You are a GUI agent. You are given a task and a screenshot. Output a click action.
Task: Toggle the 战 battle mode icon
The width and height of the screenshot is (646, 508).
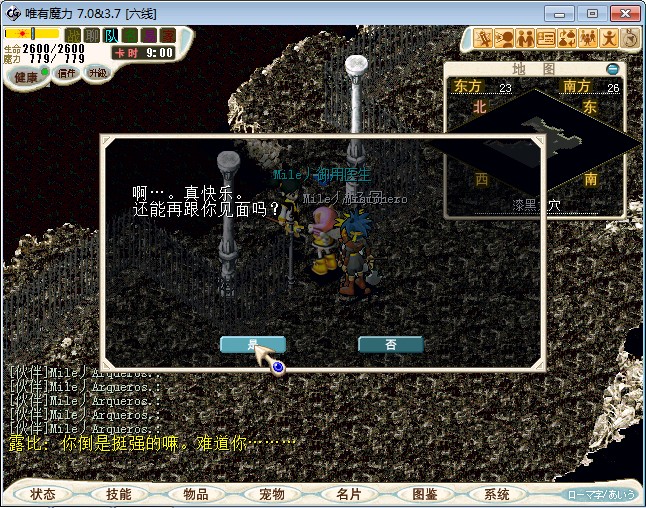(73, 35)
